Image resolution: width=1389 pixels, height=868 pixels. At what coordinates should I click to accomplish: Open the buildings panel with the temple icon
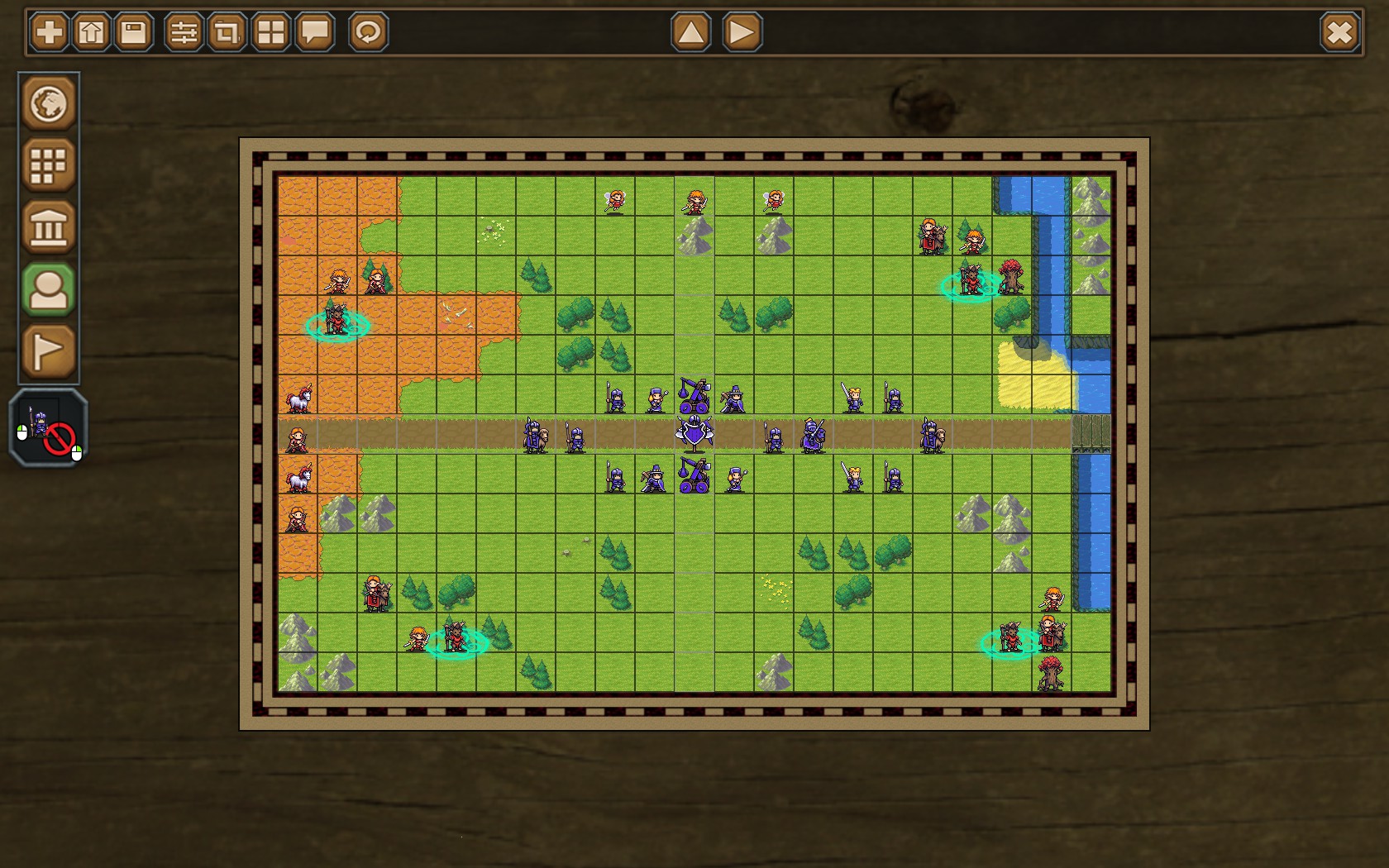pyautogui.click(x=47, y=227)
